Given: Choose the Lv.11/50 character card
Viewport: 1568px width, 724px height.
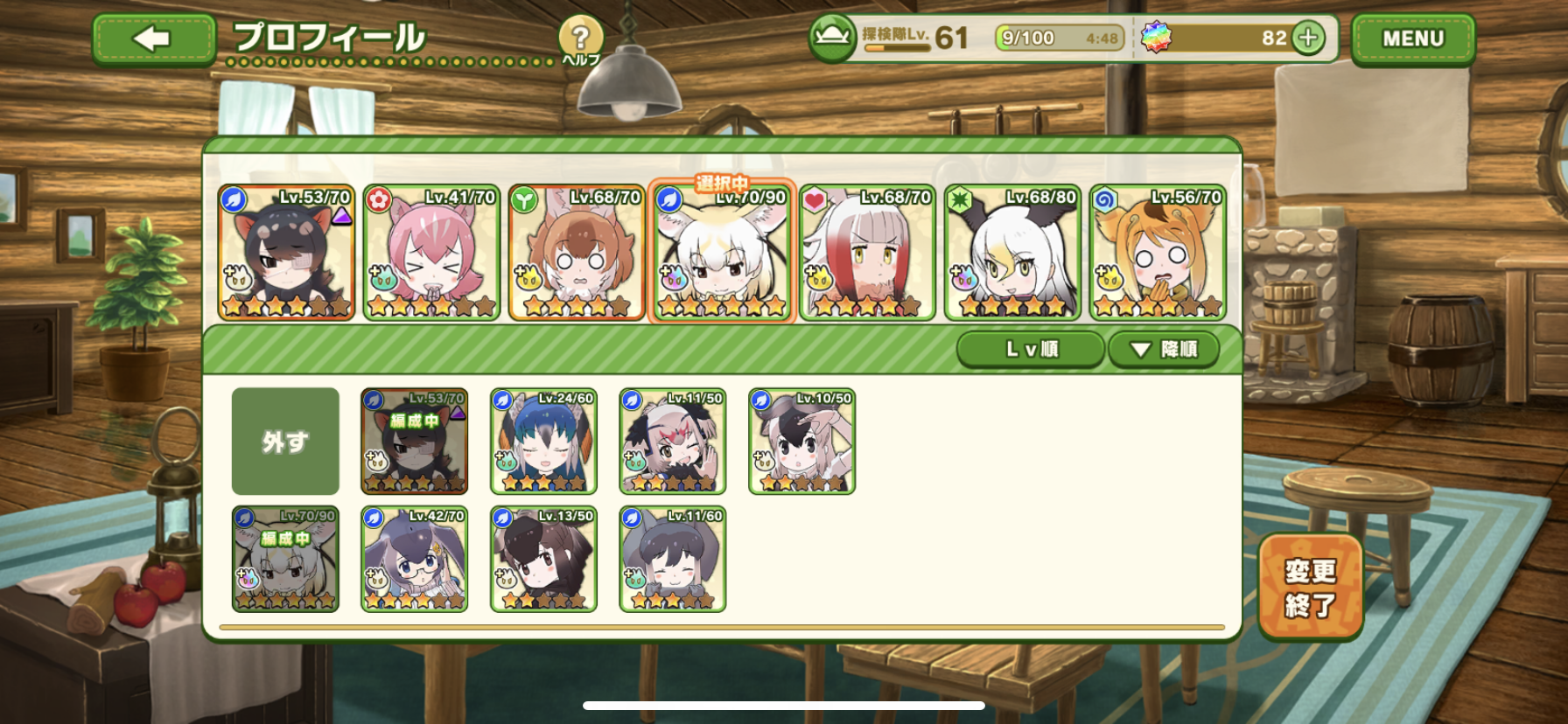Looking at the screenshot, I should pos(673,442).
